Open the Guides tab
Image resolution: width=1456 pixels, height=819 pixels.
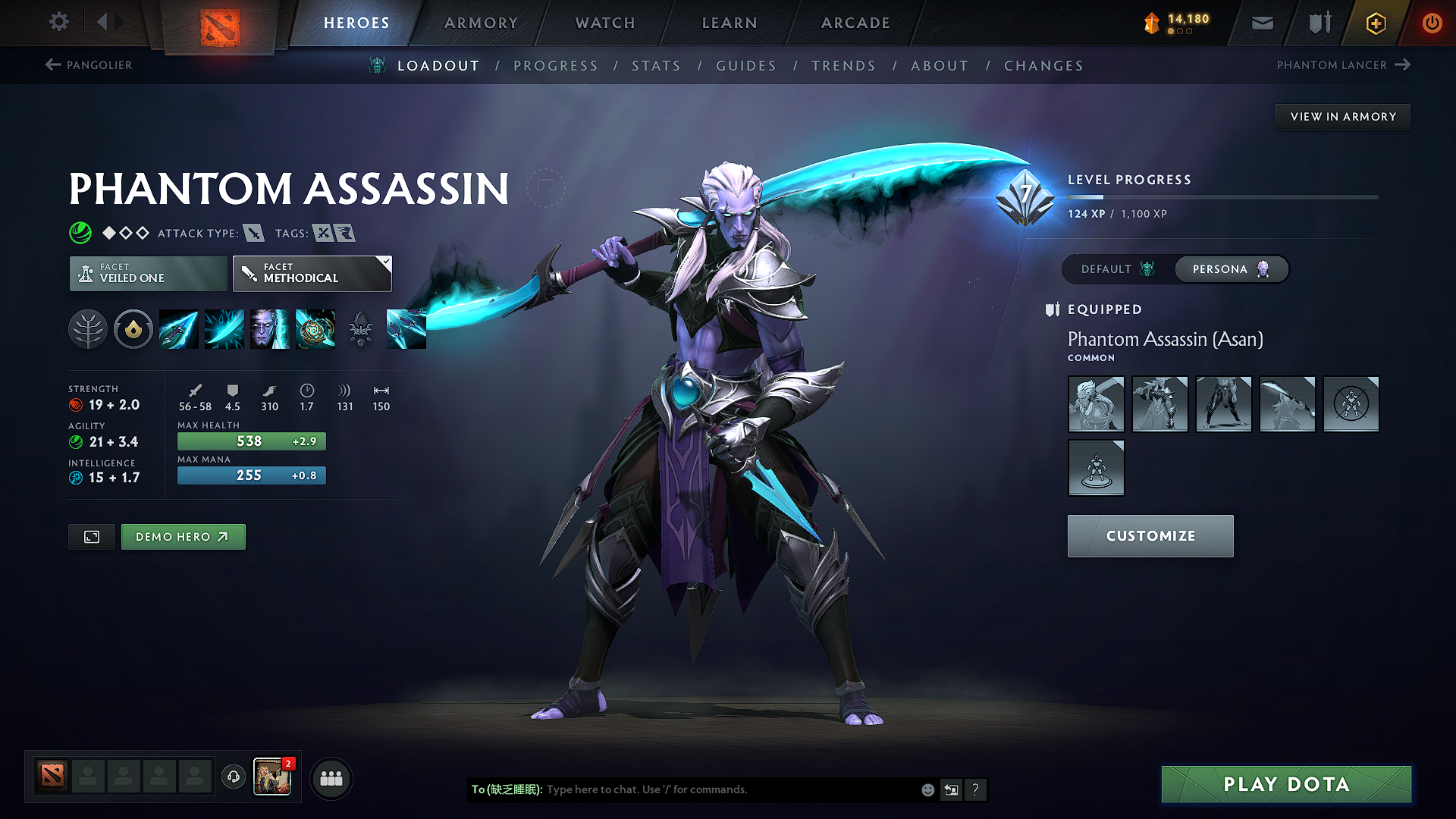click(746, 65)
